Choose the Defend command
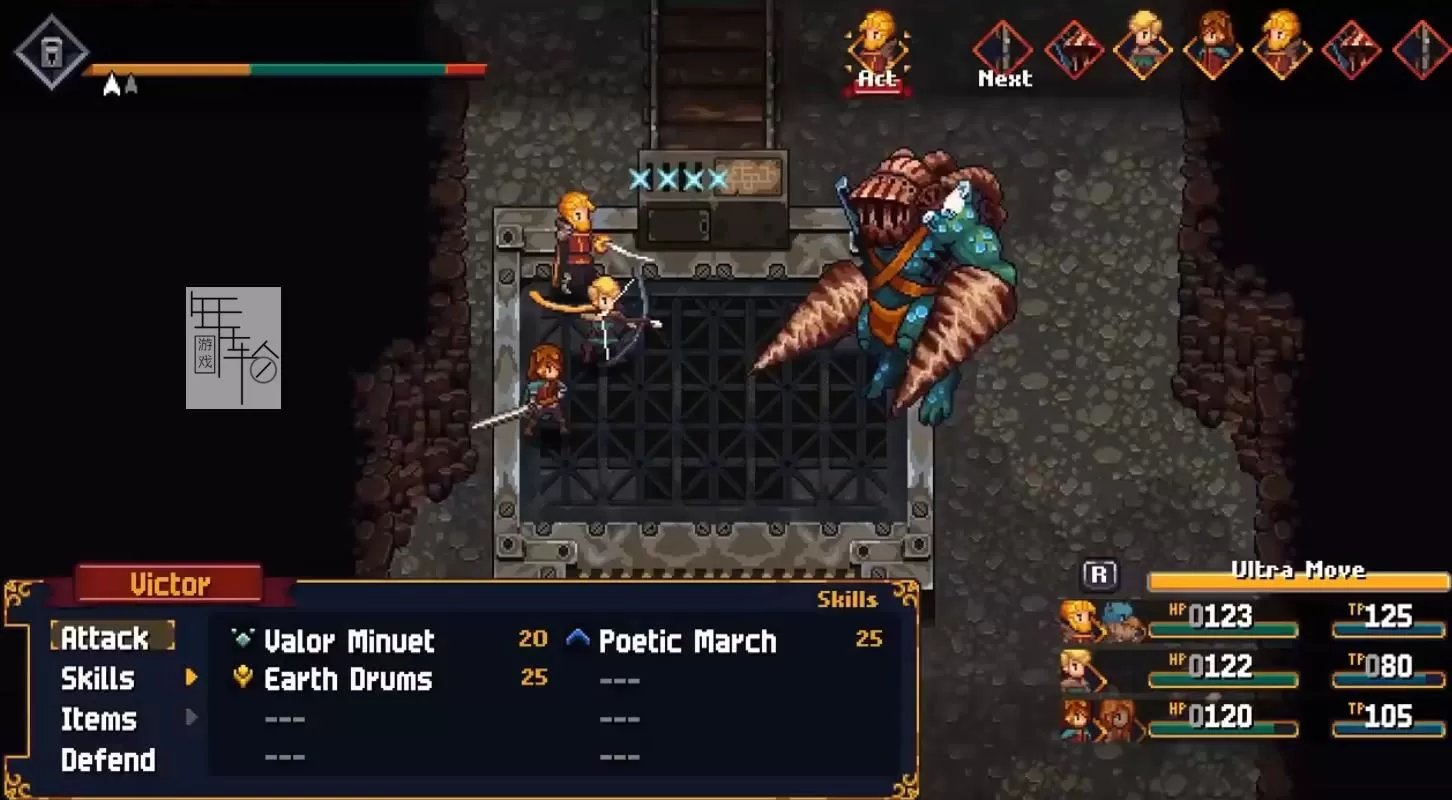 (108, 760)
